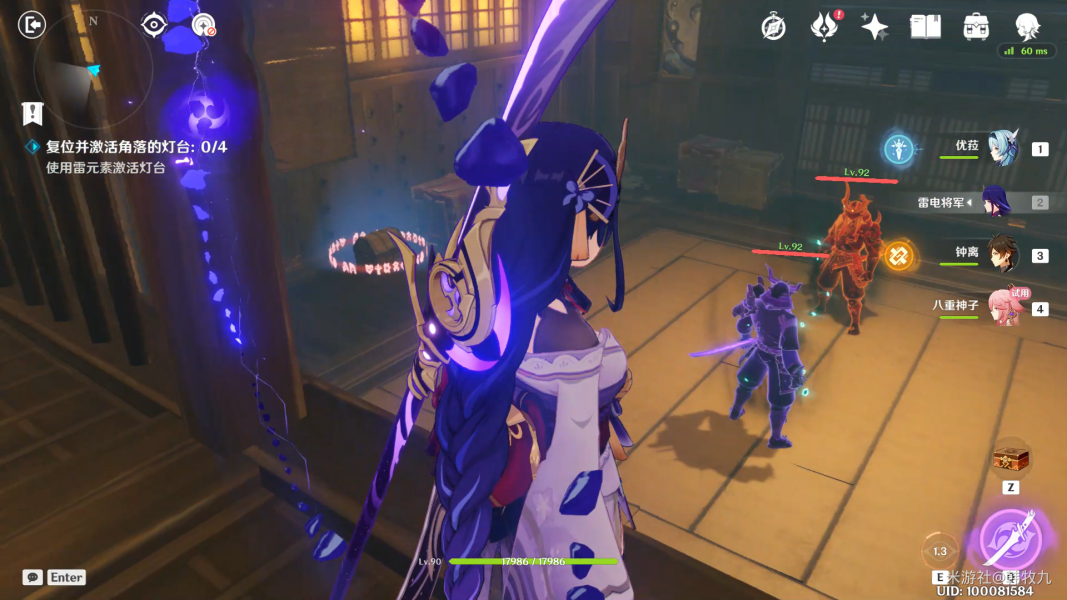Open the Paimon head menu icon

pos(1026,26)
